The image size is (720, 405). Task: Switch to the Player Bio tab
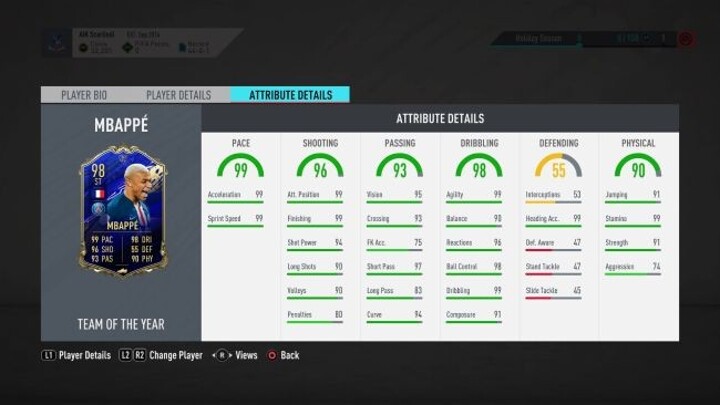click(x=84, y=95)
